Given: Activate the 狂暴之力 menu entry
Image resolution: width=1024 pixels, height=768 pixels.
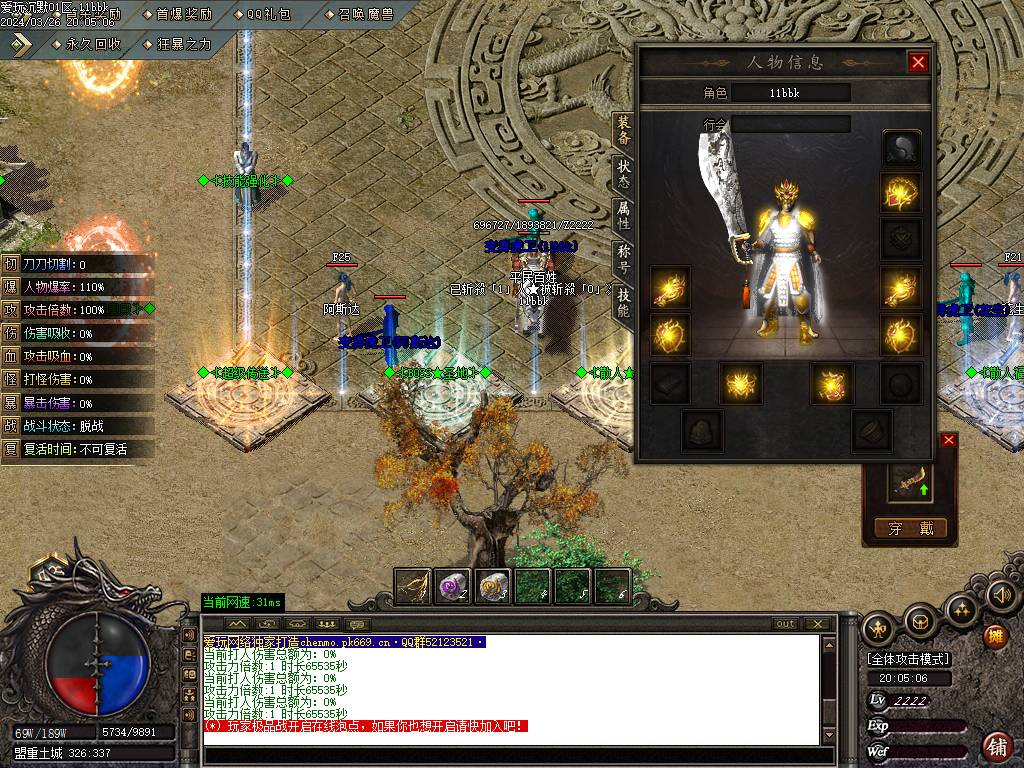Looking at the screenshot, I should 184,44.
